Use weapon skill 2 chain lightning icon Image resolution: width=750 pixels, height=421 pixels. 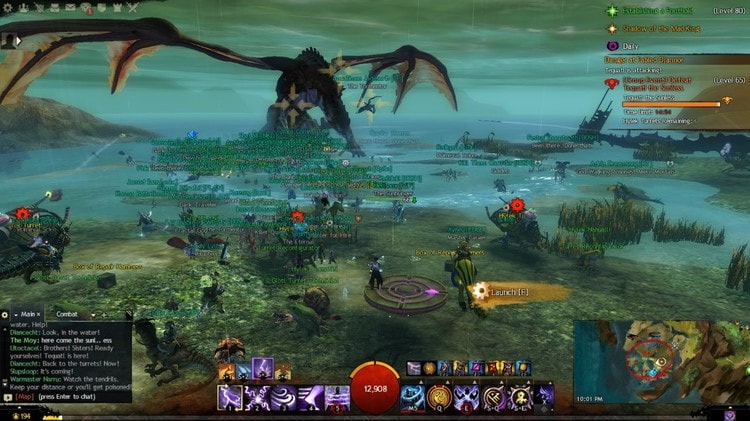[258, 397]
